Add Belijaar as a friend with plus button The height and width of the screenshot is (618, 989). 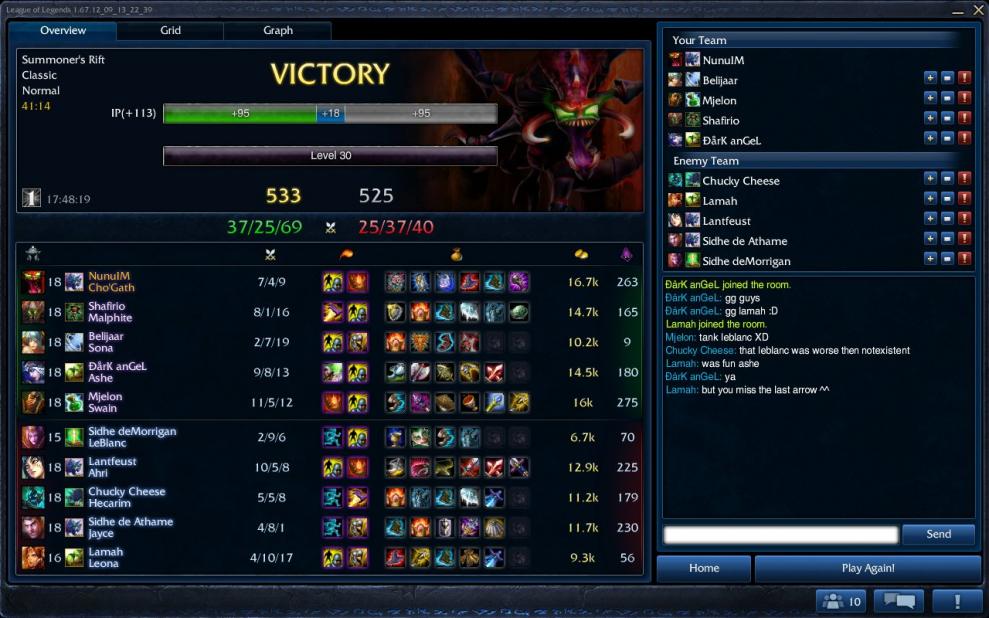(930, 80)
